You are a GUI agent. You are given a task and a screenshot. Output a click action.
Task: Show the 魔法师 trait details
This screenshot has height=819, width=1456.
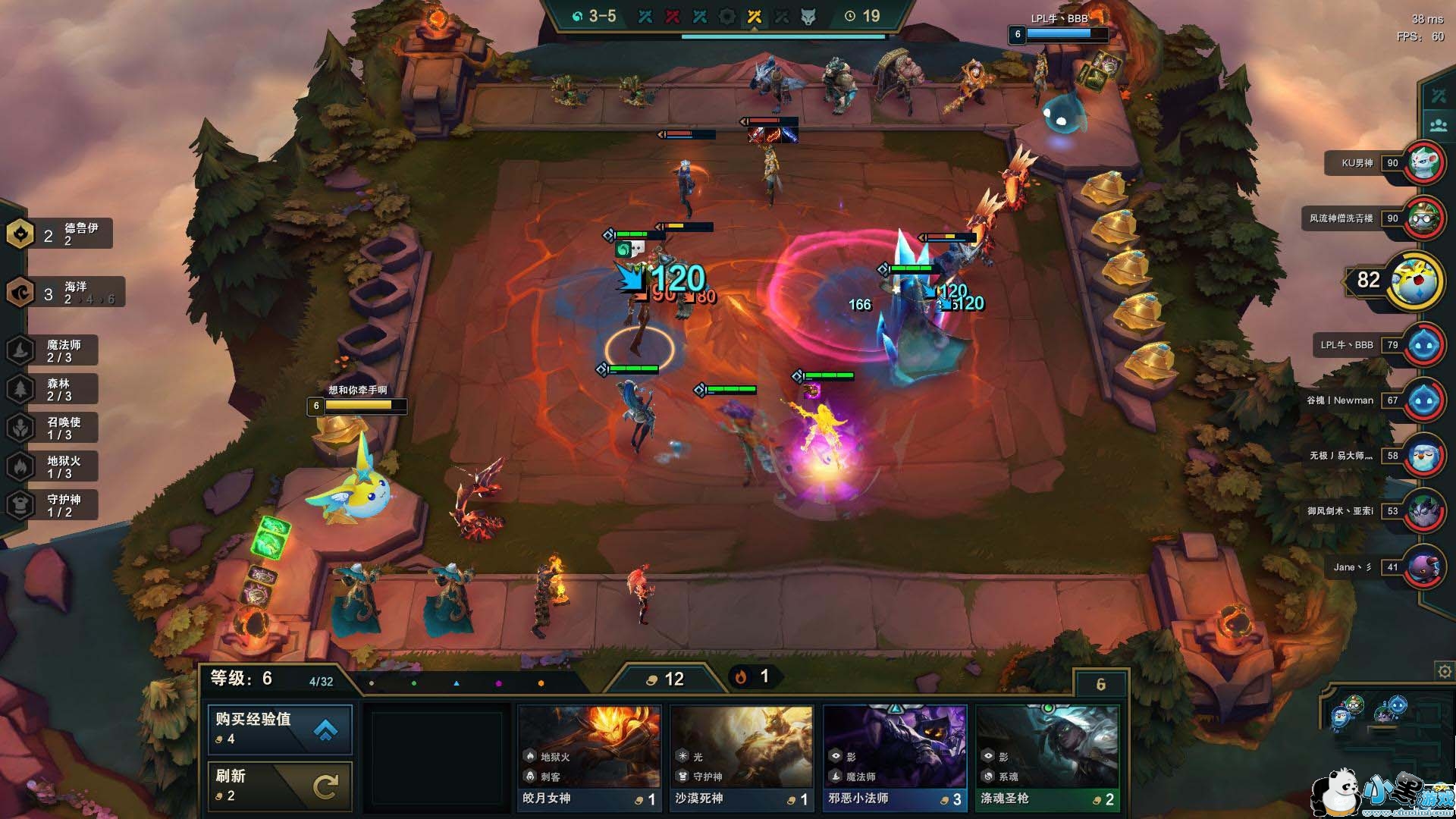(x=53, y=350)
